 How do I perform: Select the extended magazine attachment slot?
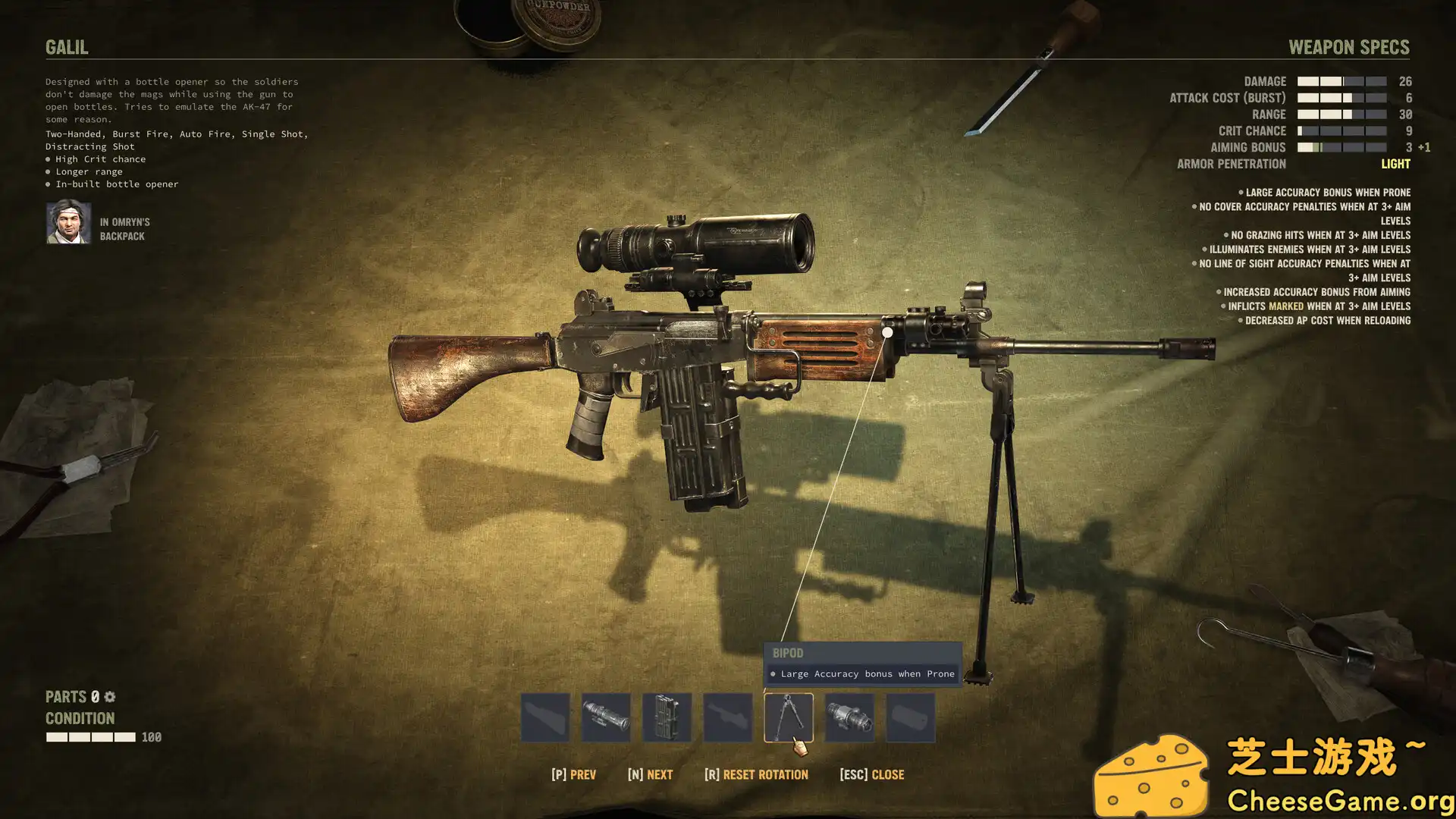[667, 717]
